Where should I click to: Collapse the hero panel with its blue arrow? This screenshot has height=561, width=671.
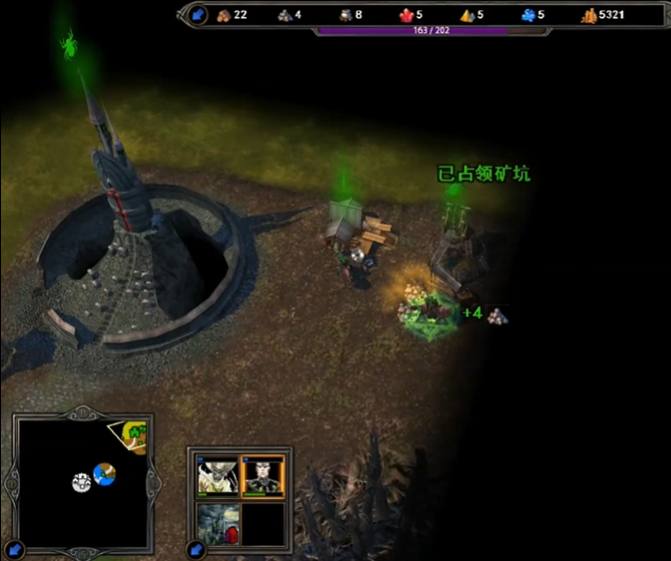click(196, 549)
